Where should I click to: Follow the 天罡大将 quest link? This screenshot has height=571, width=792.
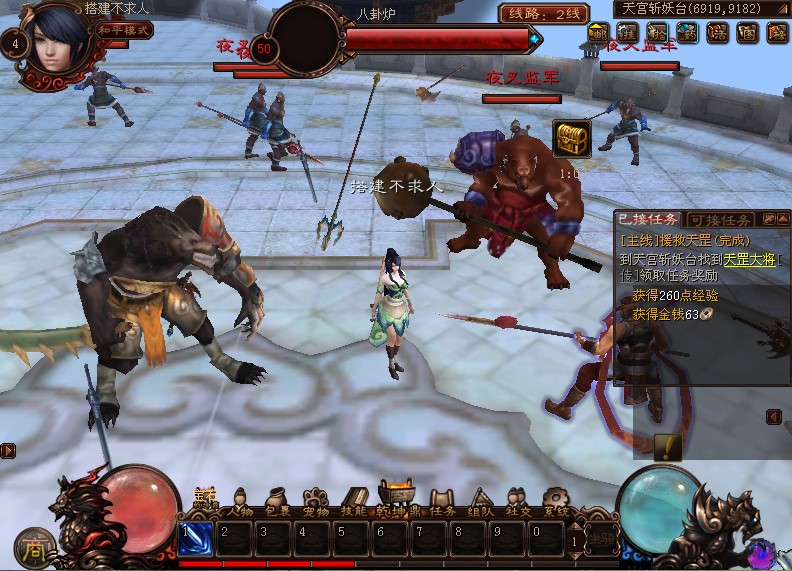click(750, 258)
